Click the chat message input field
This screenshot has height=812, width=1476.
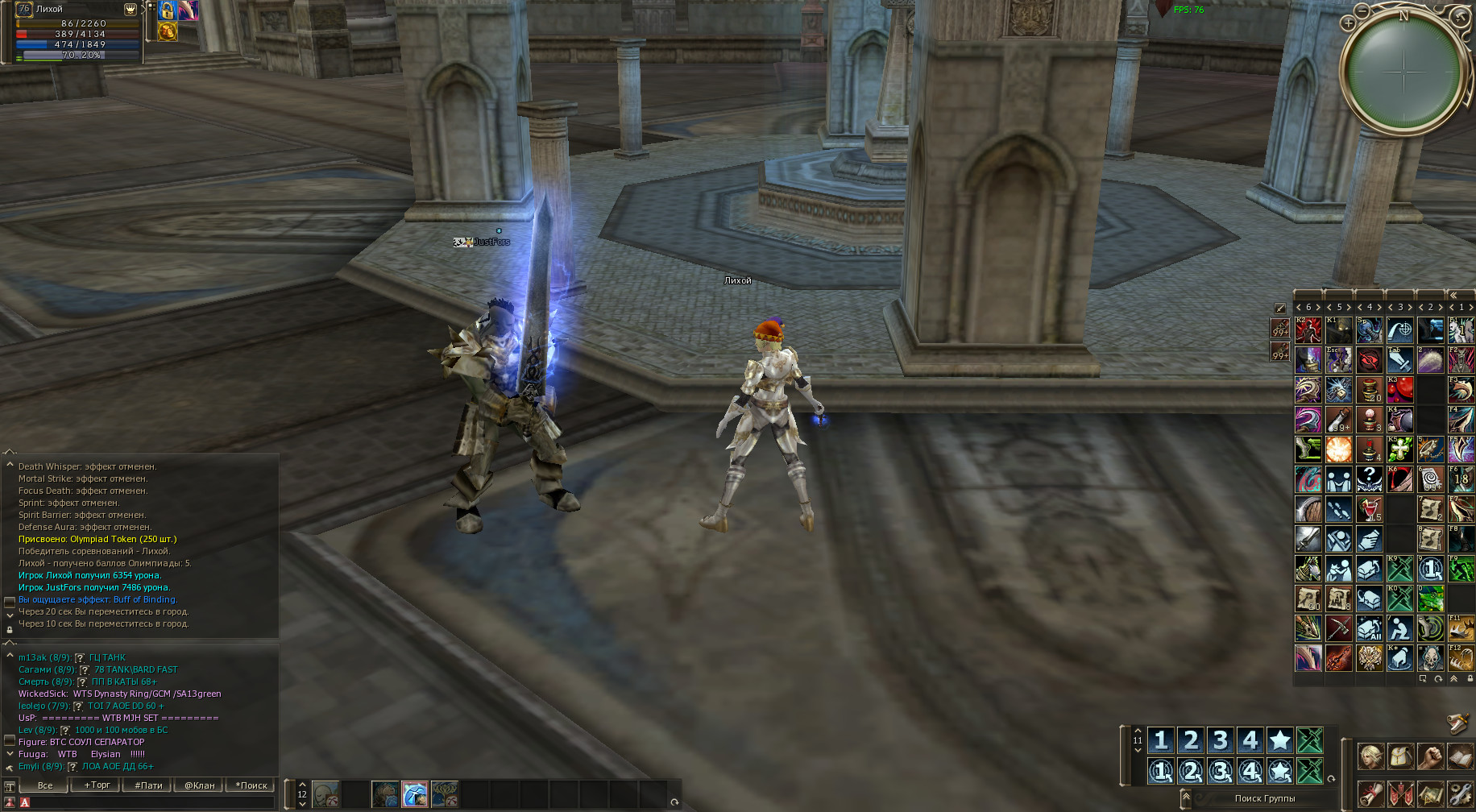point(149,802)
